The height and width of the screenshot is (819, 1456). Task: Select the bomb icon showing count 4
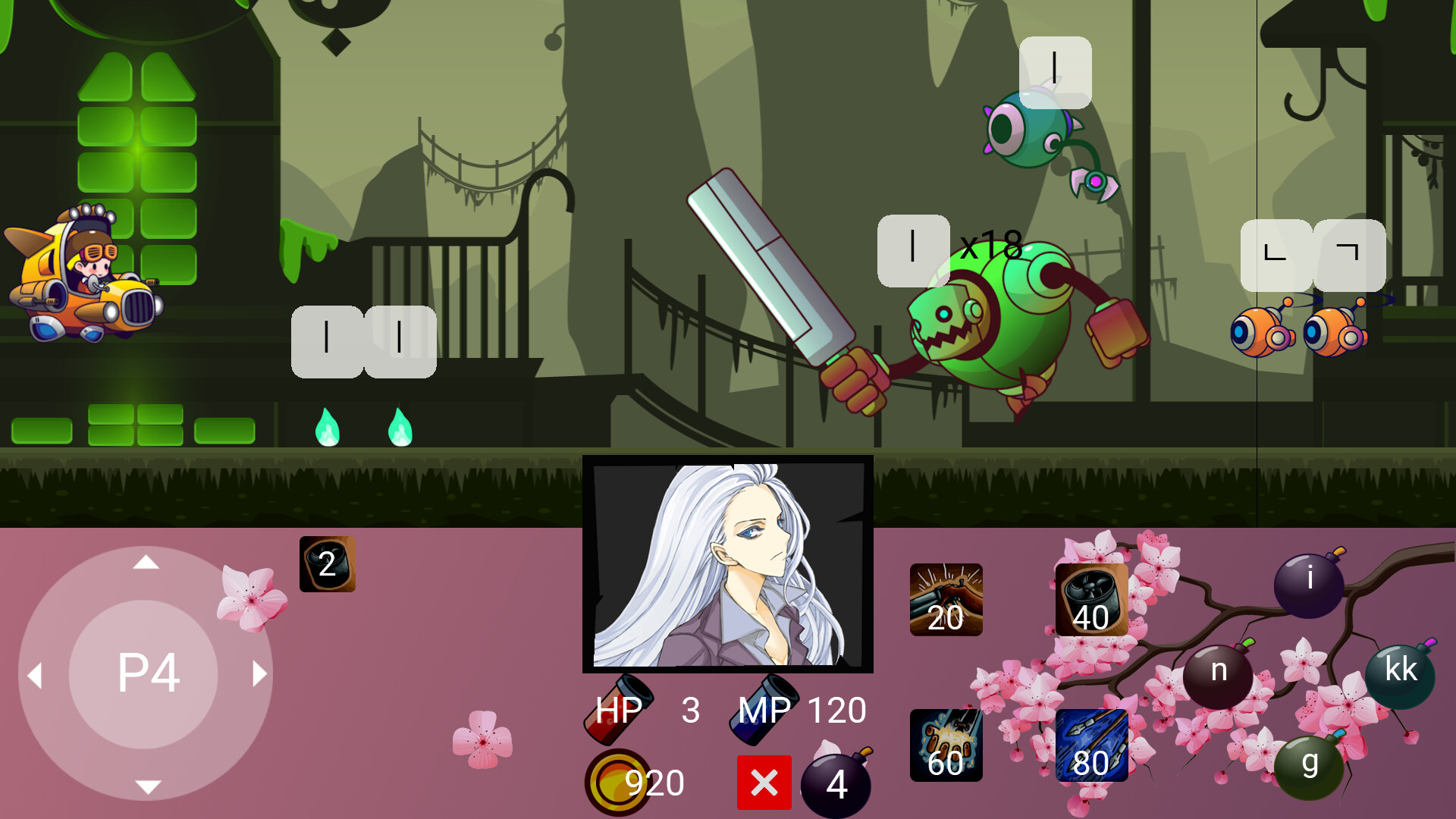pos(836,782)
